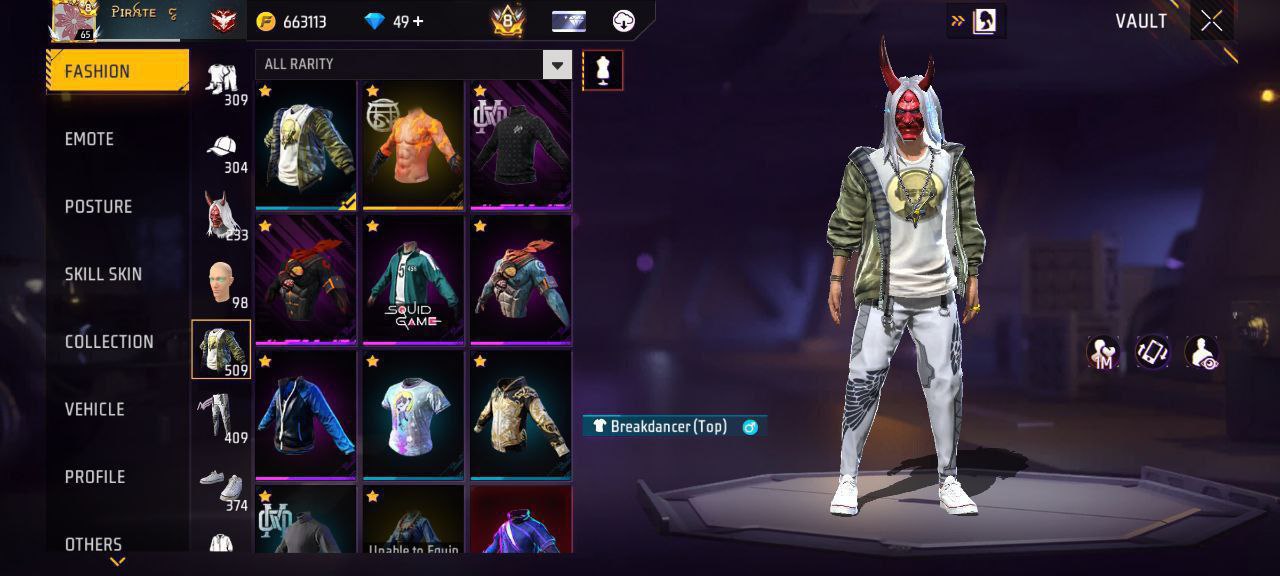
Task: Add diamonds using the plus button
Action: 417,21
